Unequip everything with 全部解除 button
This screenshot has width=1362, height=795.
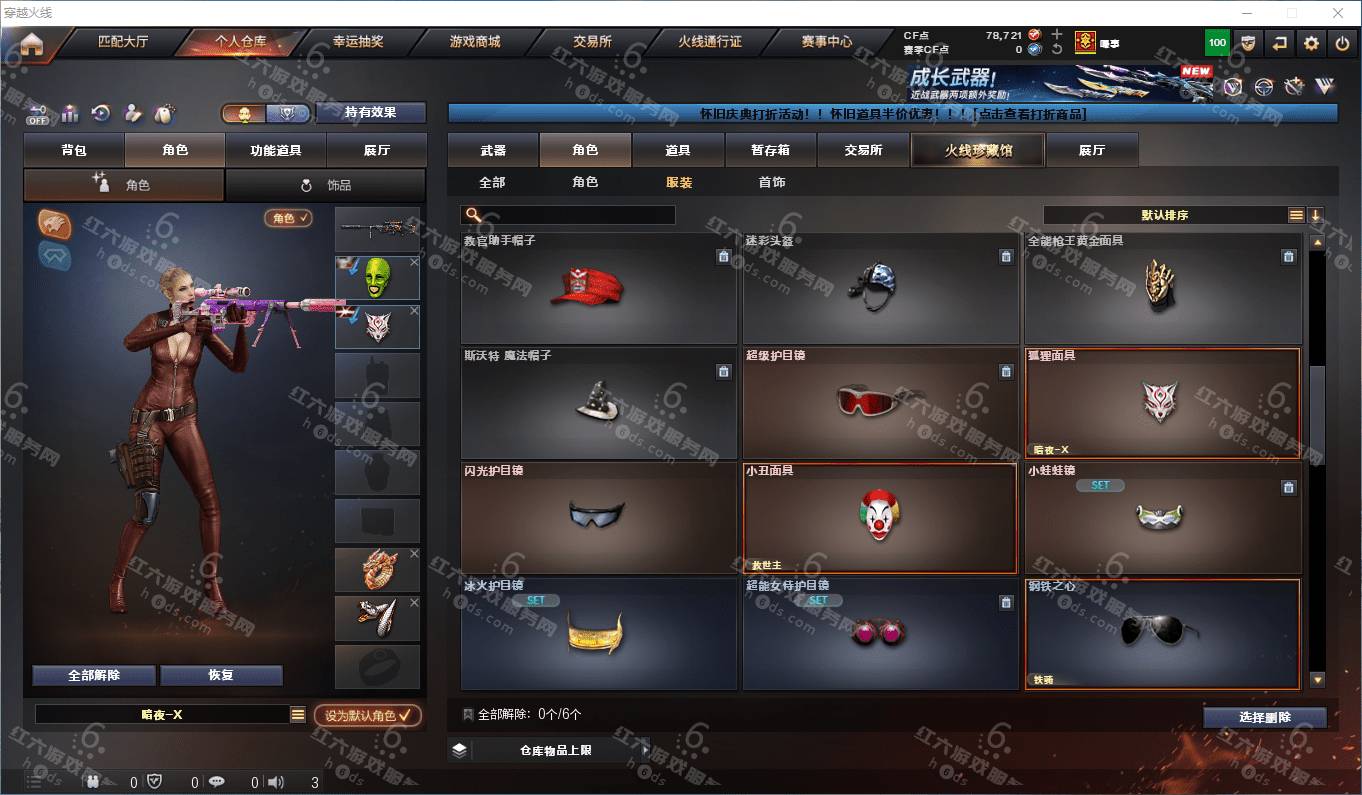coord(93,675)
